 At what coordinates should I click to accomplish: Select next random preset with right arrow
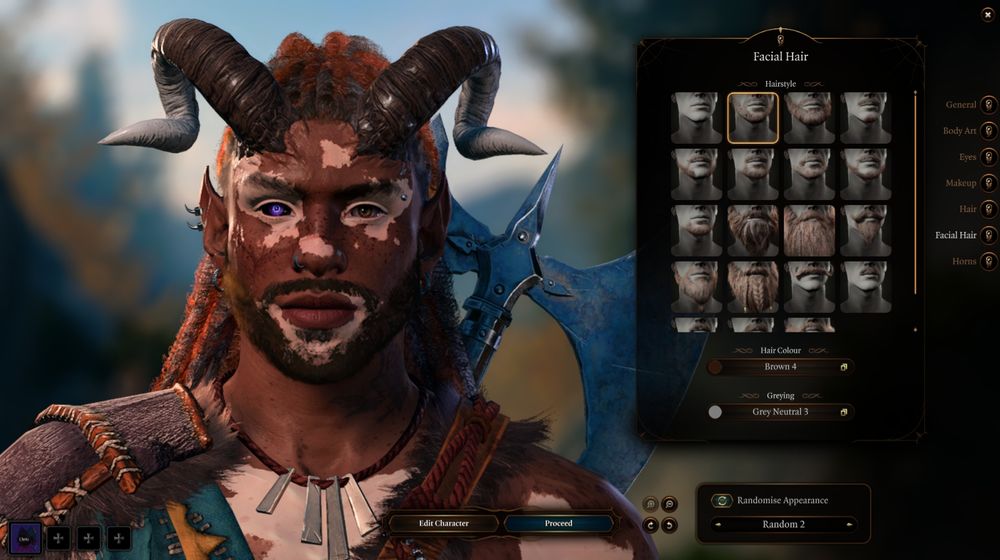(850, 524)
